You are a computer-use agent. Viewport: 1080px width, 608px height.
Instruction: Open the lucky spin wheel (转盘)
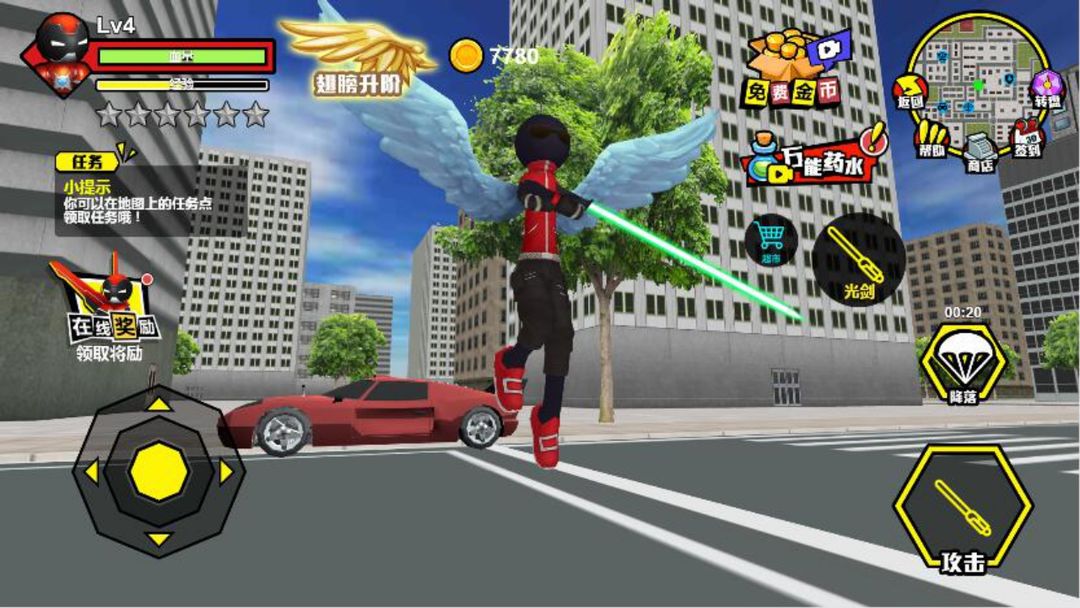[x=1047, y=88]
